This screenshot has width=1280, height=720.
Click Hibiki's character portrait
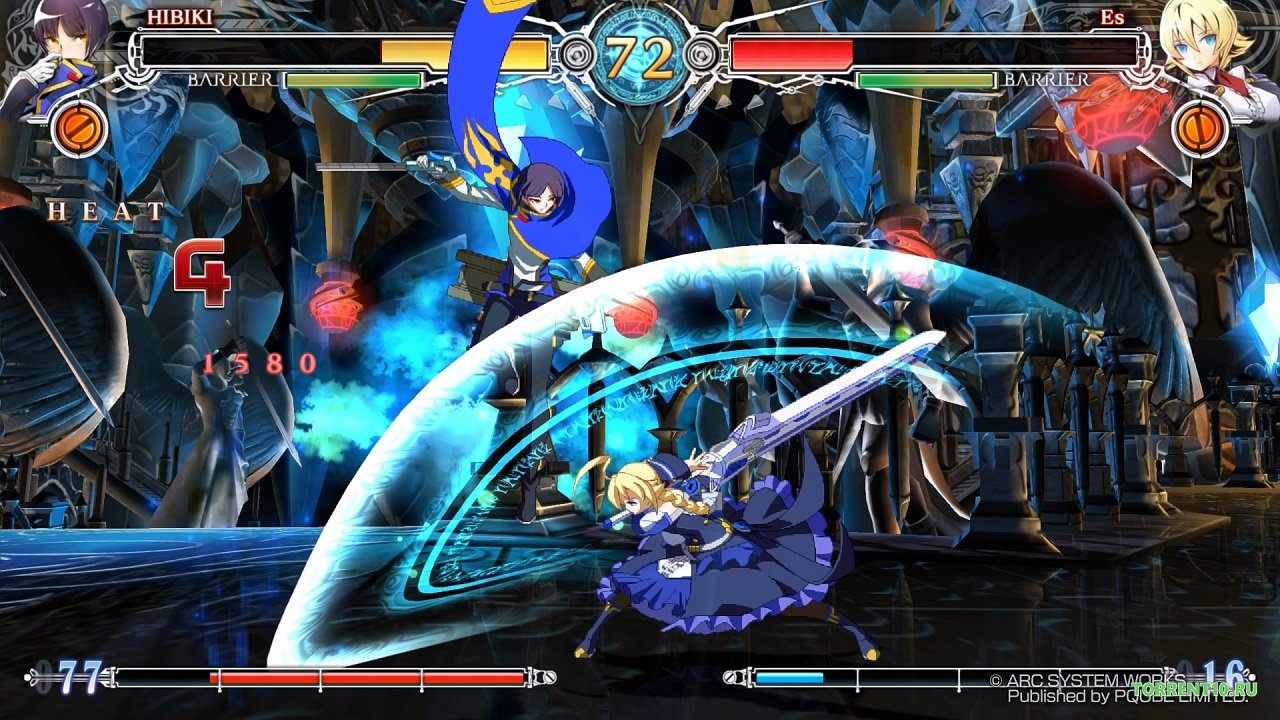tap(60, 50)
